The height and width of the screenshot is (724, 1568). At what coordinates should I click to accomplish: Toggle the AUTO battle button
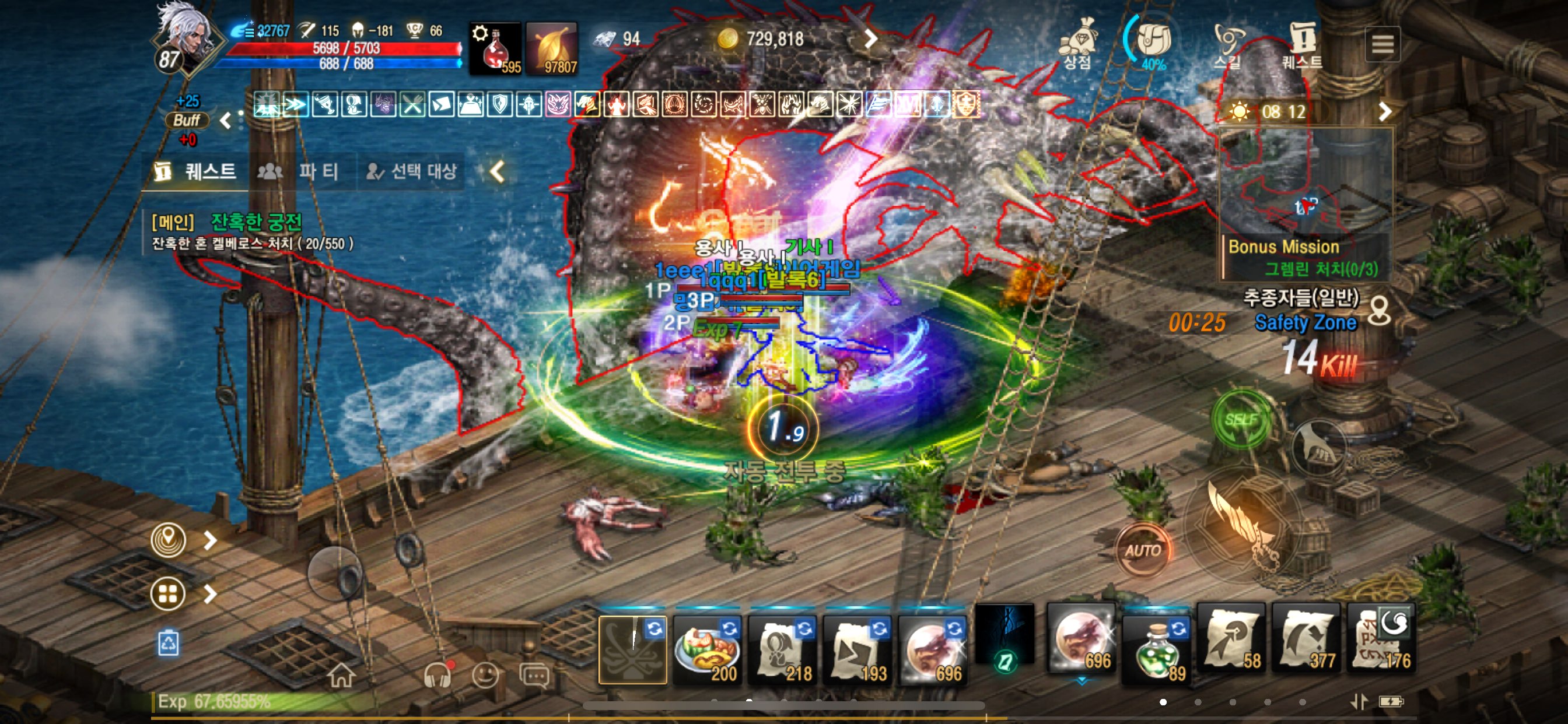tap(1143, 551)
